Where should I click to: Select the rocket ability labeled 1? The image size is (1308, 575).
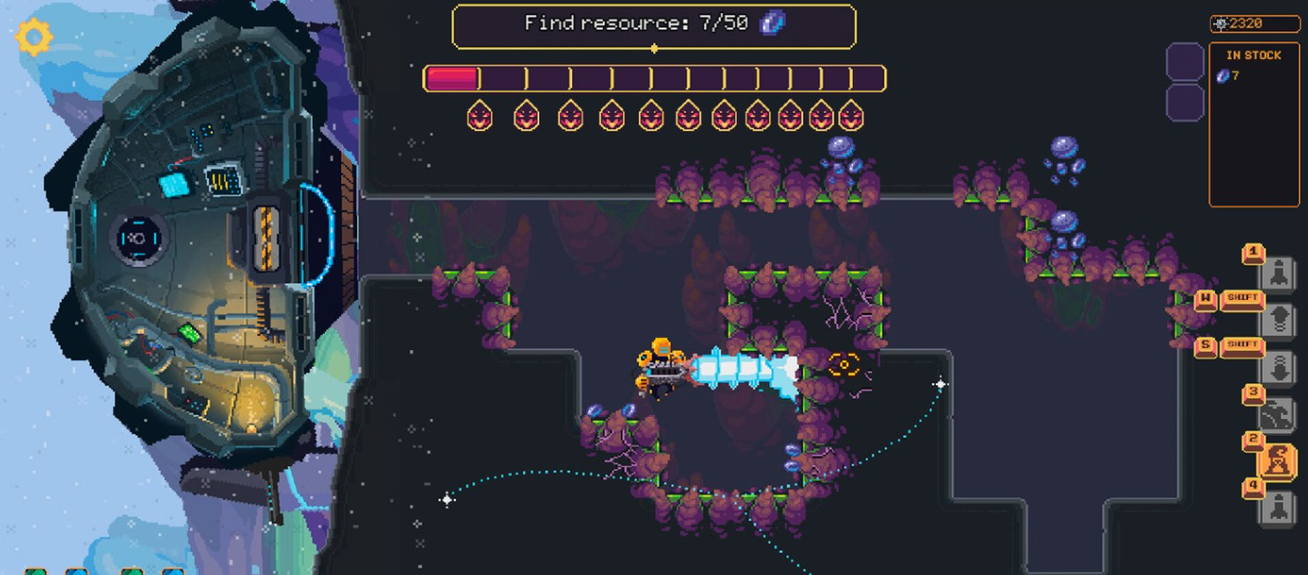(x=1278, y=273)
